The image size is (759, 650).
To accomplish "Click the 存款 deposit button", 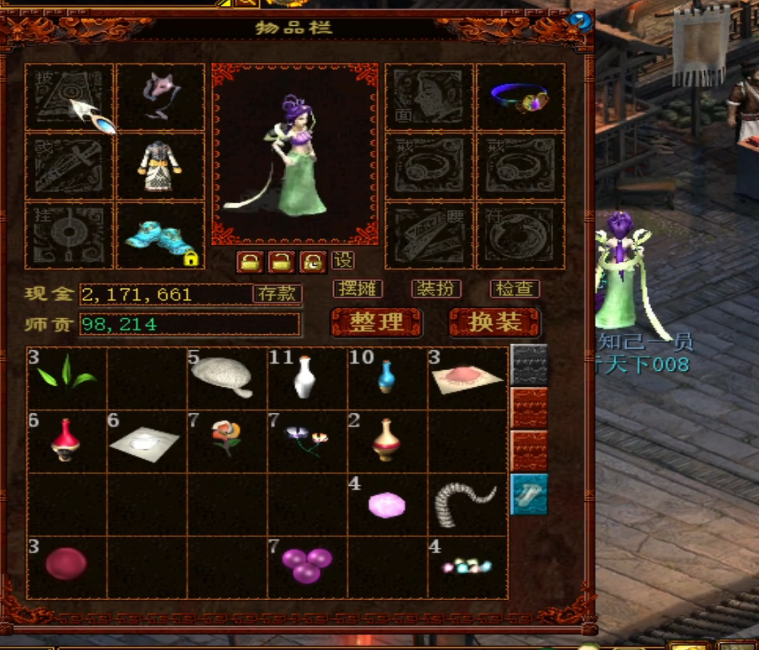I will coord(276,294).
